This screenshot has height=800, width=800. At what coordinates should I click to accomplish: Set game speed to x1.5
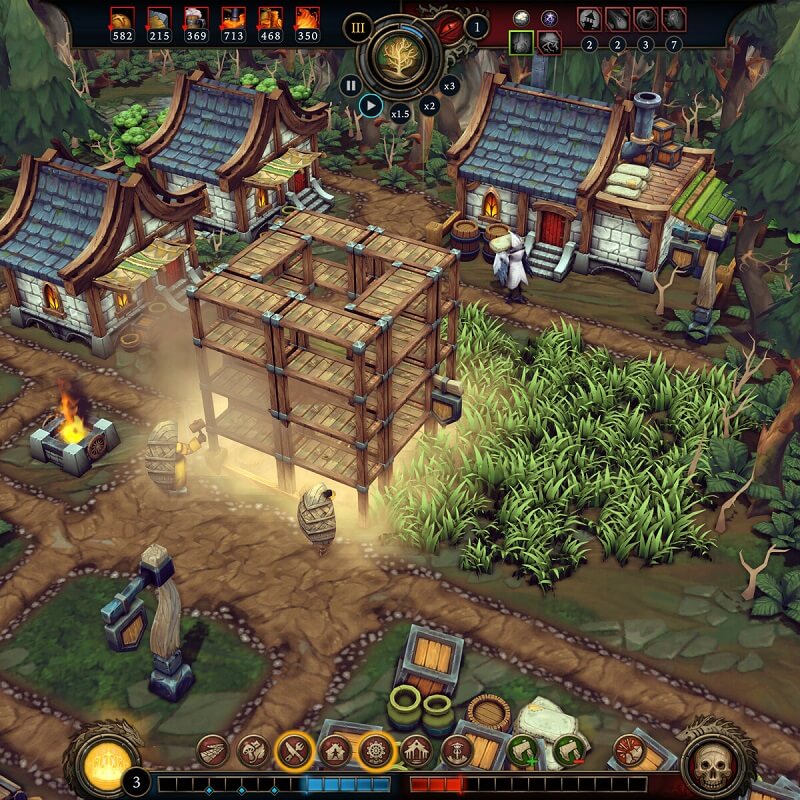click(x=400, y=113)
